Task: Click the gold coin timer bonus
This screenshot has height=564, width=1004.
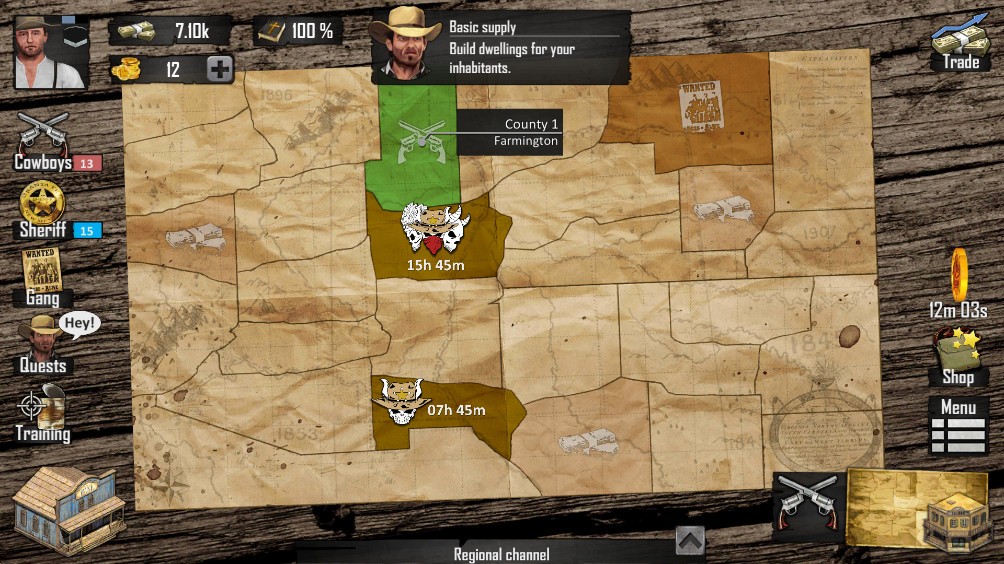Action: pyautogui.click(x=959, y=278)
